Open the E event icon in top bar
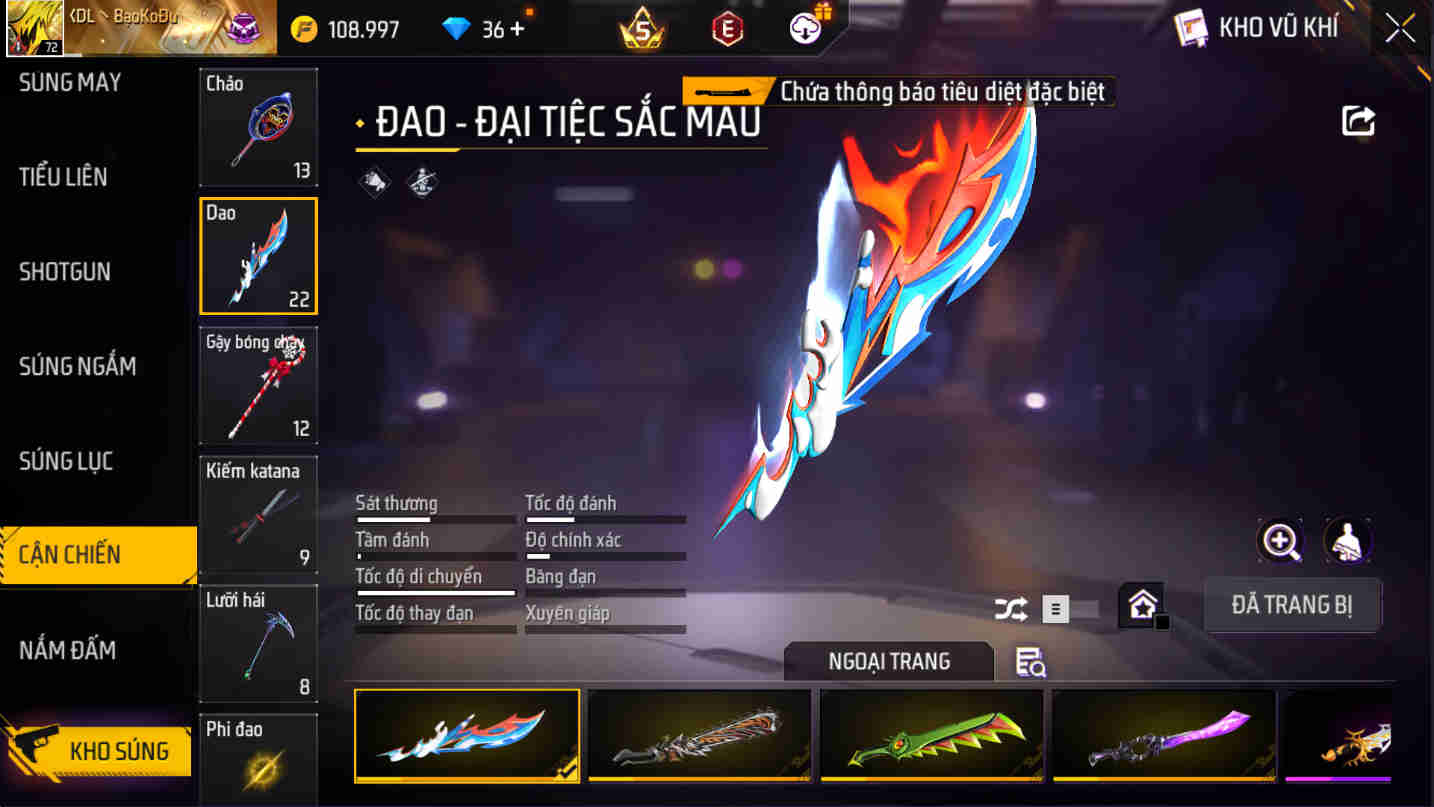The height and width of the screenshot is (807, 1434). tap(725, 27)
